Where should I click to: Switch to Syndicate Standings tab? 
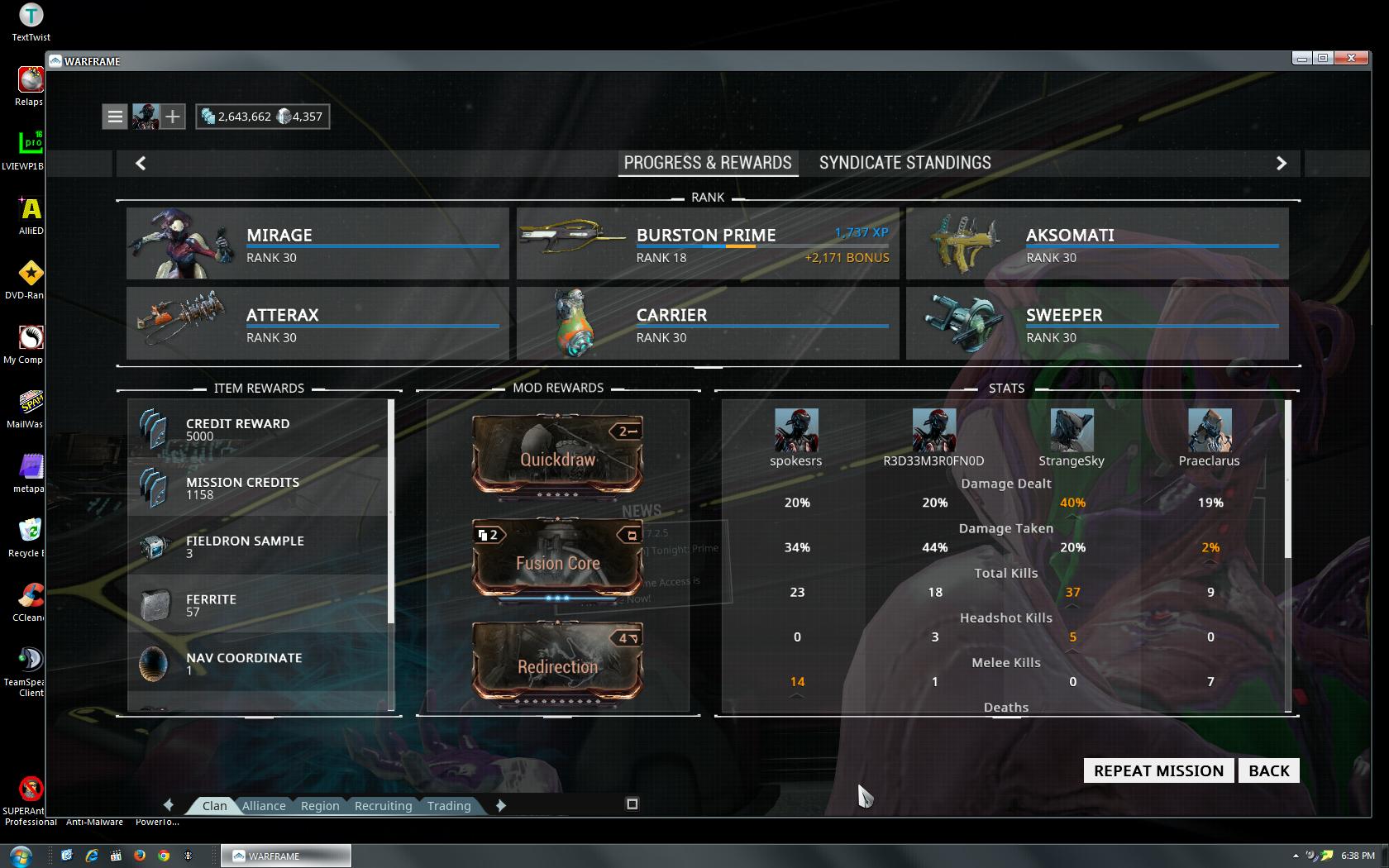[x=905, y=163]
